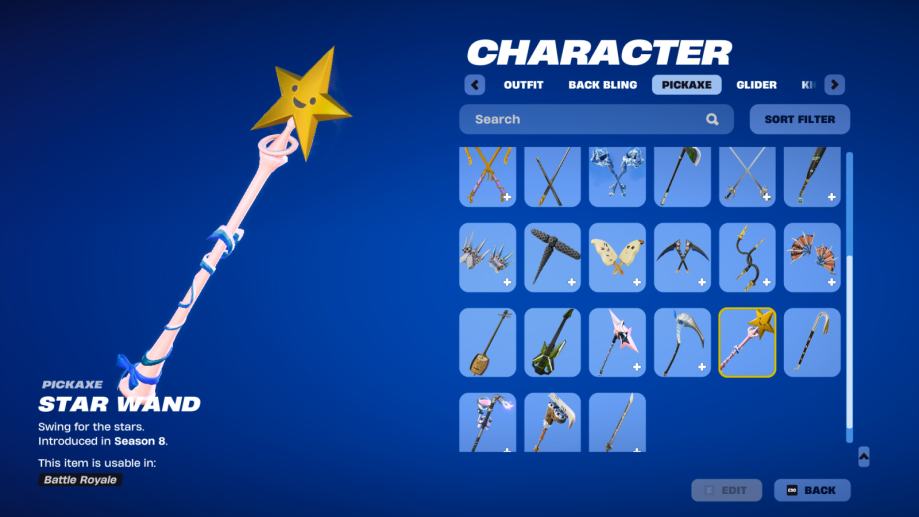
Task: Open the Back Bling tab
Action: 602,85
